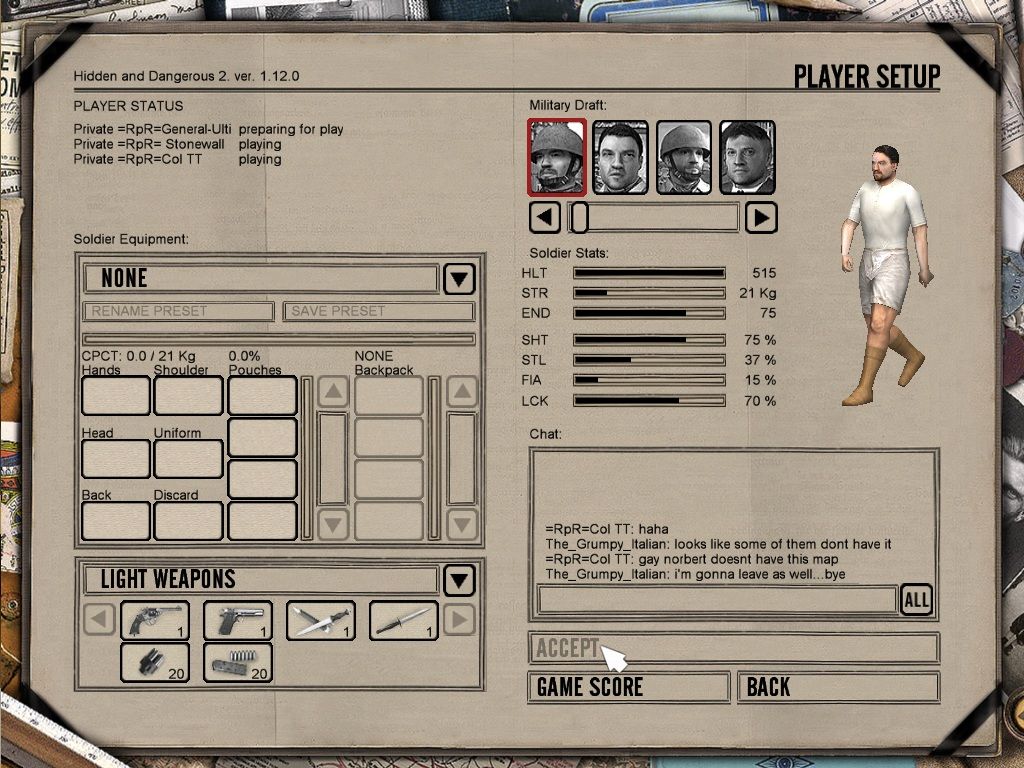1024x768 pixels.
Task: Focus the chat message input field
Action: pos(716,600)
